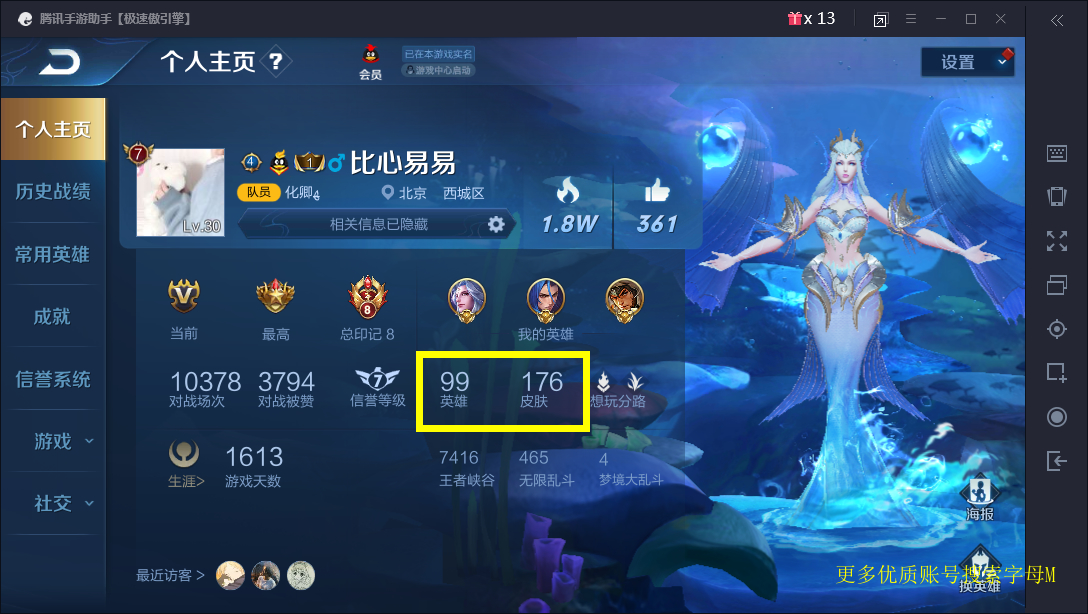Show the 信誉系统 tab

[53, 379]
